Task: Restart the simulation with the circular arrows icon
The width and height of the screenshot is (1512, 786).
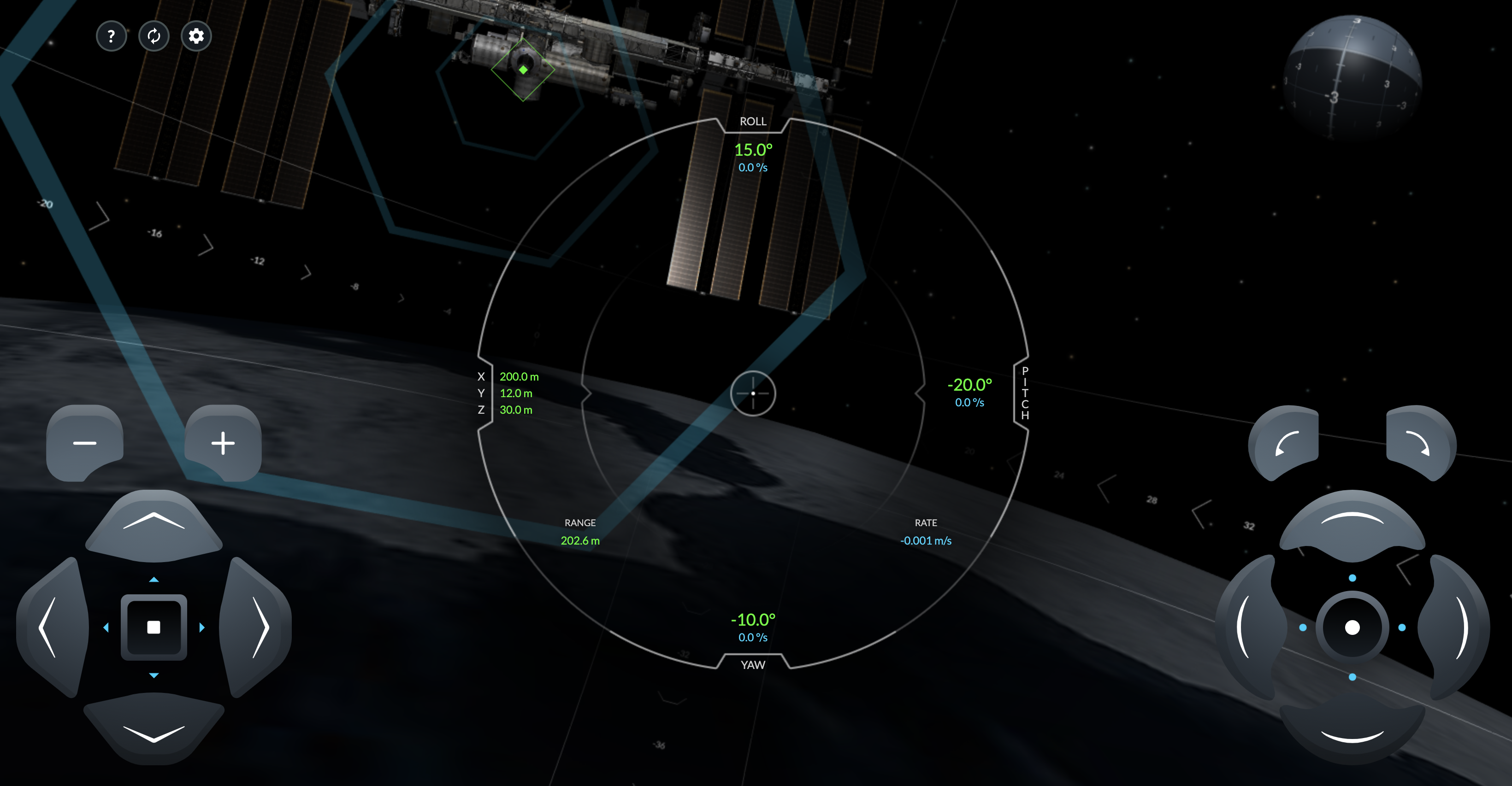Action: [x=154, y=36]
